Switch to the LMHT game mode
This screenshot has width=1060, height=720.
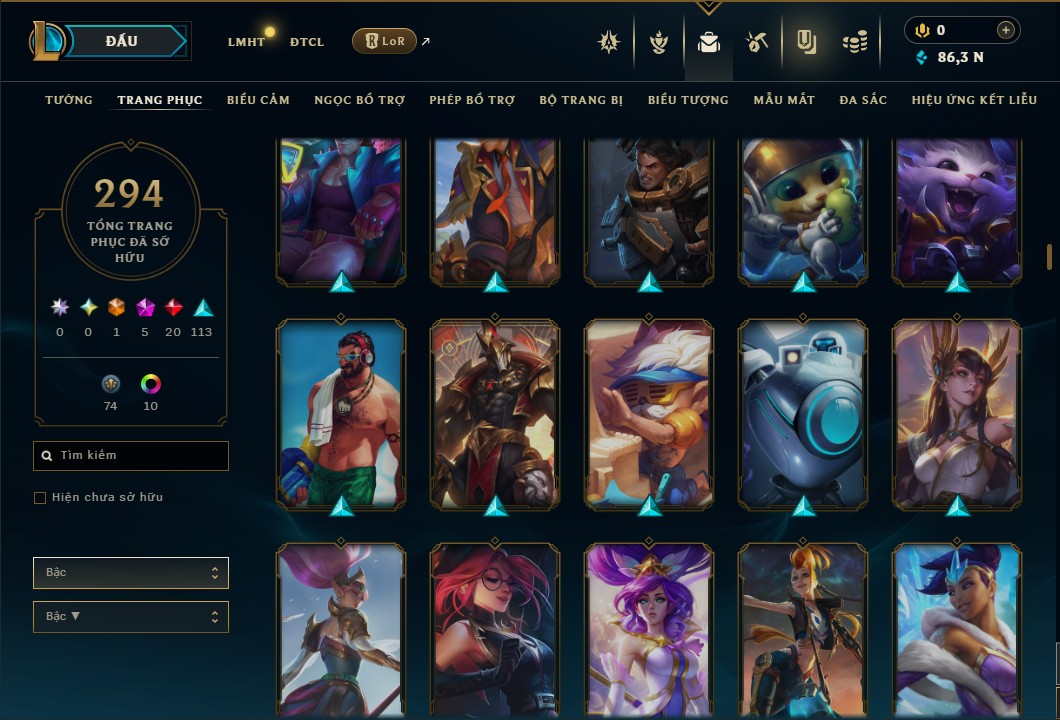(246, 42)
